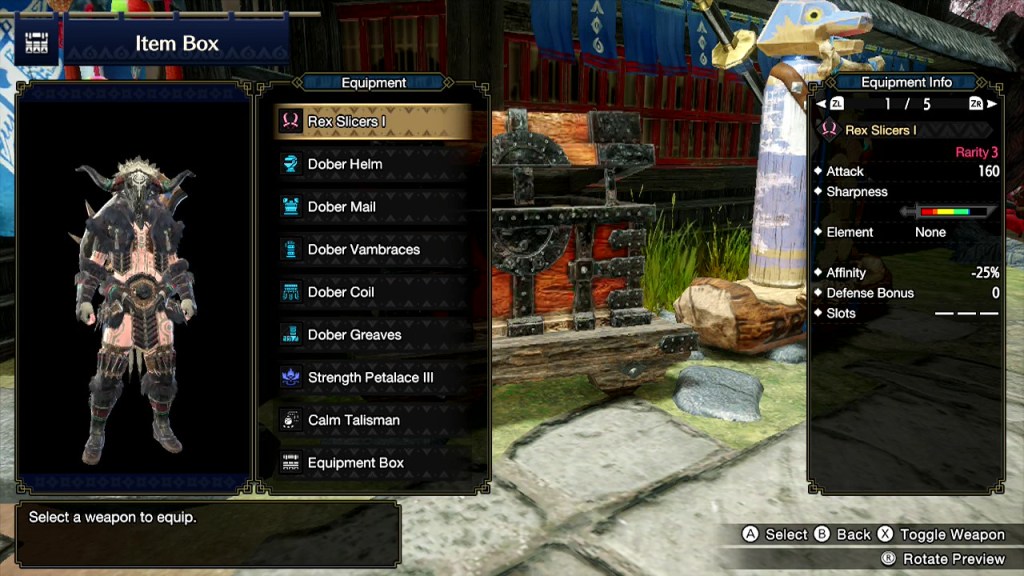
Task: Select the Dober Greaves row
Action: point(372,335)
